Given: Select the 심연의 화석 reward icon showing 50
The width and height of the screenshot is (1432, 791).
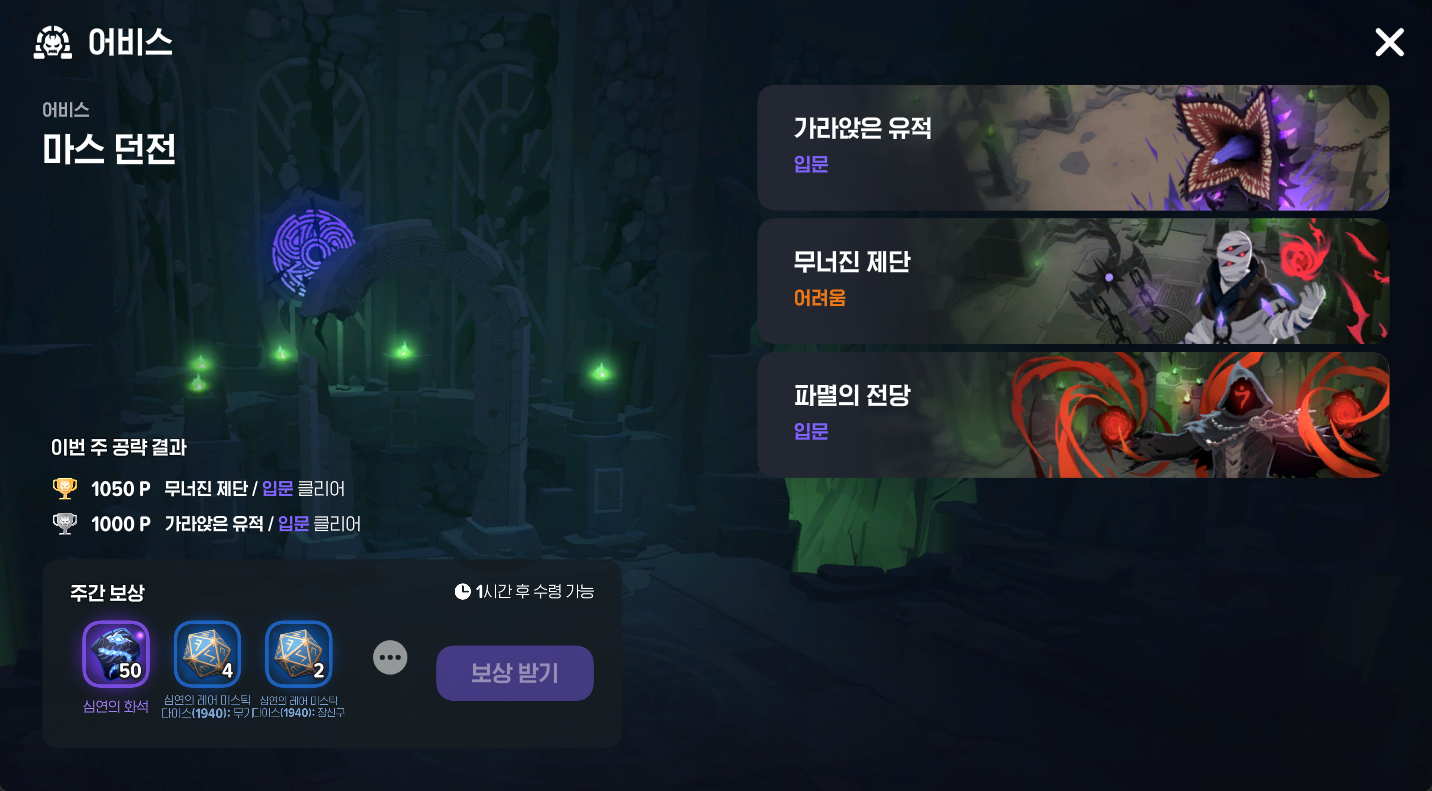Looking at the screenshot, I should coord(115,654).
